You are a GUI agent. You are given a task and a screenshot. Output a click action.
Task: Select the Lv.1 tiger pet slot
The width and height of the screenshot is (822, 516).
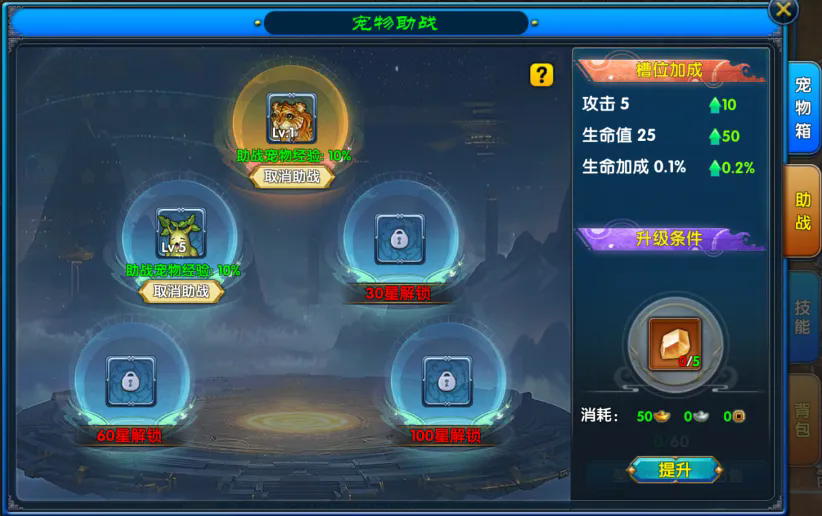[x=291, y=118]
